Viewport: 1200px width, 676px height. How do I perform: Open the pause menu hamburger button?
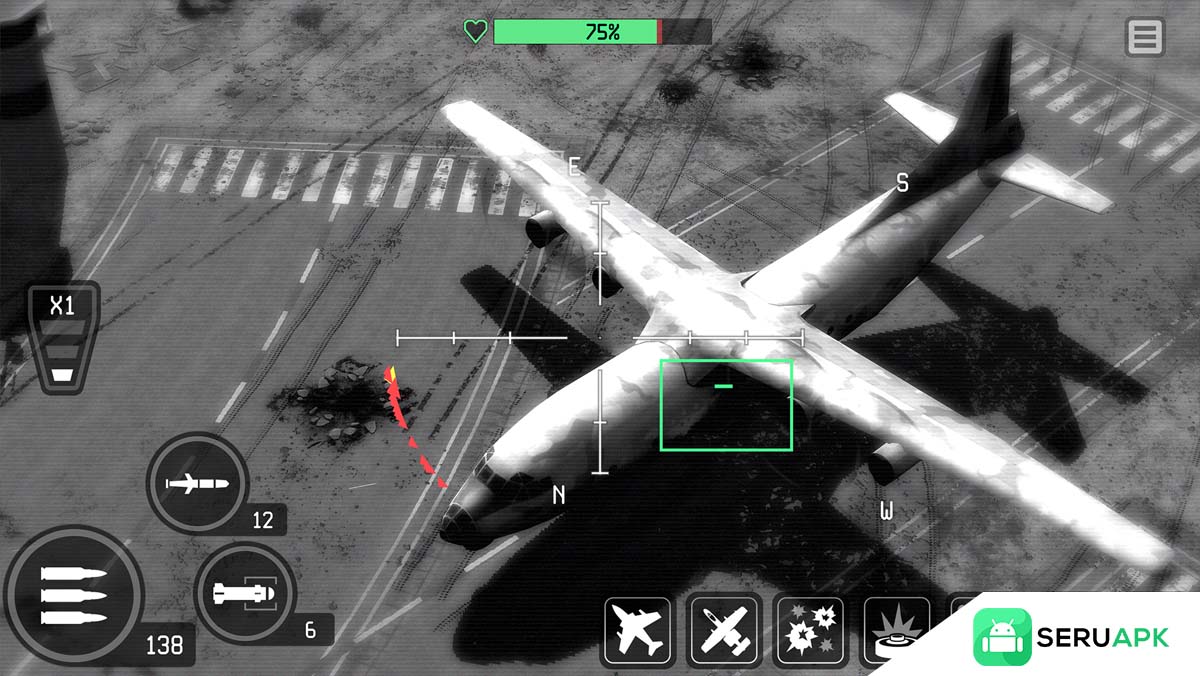tap(1145, 37)
